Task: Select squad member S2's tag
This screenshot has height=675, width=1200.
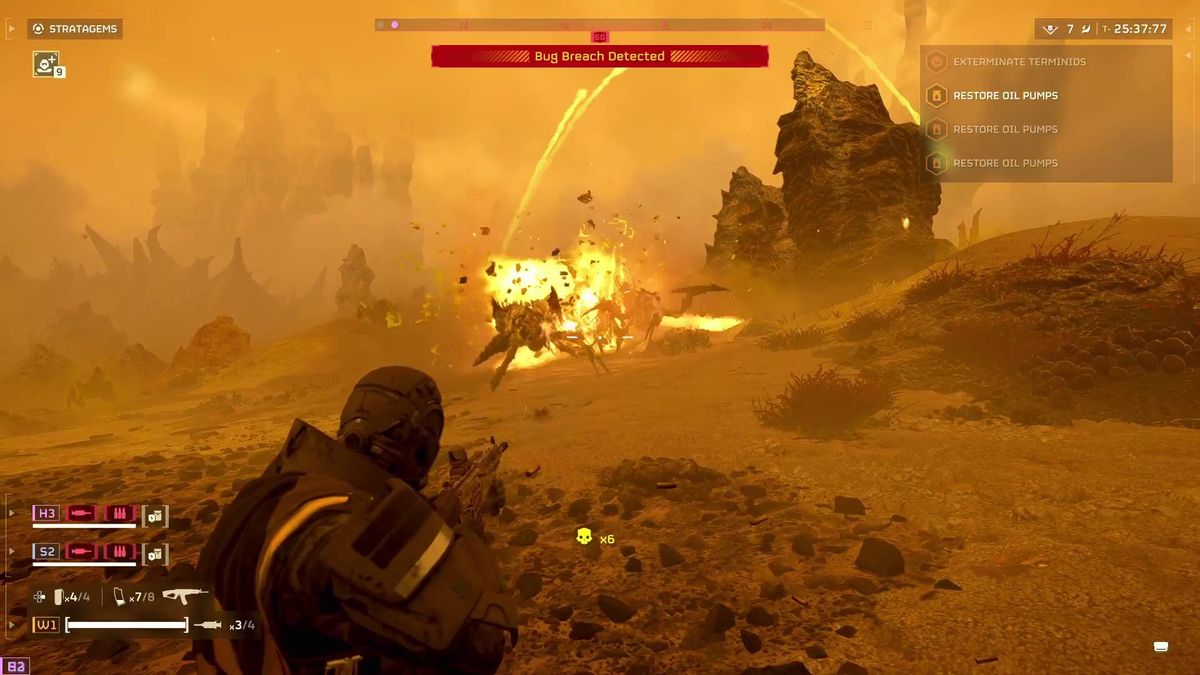Action: (47, 551)
